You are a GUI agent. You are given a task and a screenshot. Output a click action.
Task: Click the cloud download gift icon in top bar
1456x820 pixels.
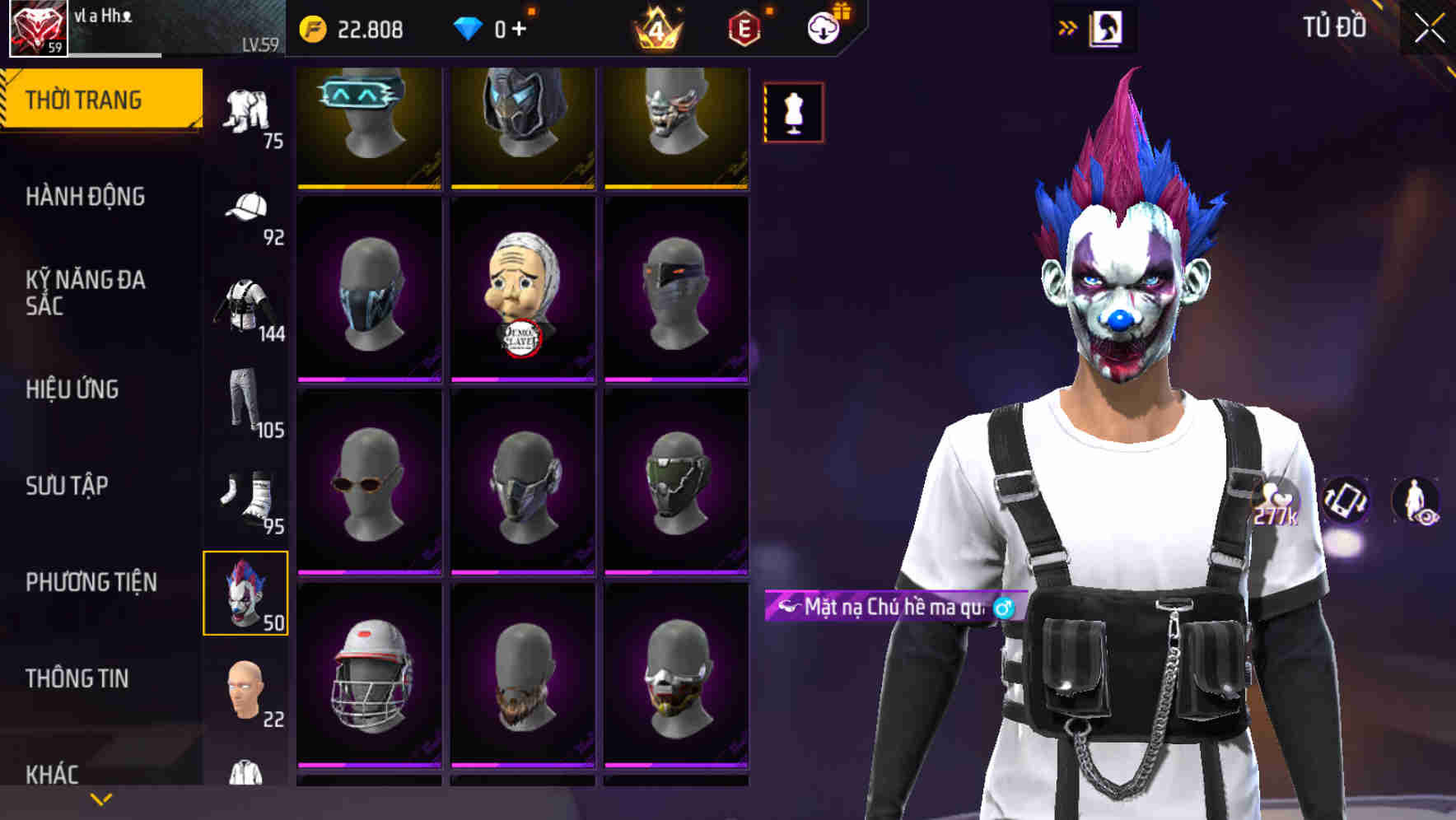tap(824, 27)
